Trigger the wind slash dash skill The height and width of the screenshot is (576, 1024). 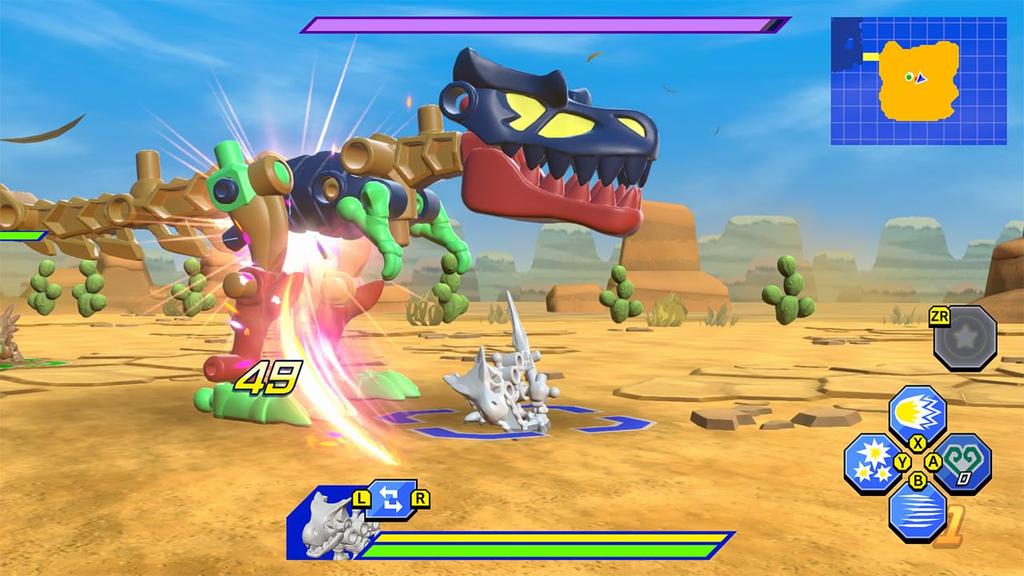click(x=917, y=511)
